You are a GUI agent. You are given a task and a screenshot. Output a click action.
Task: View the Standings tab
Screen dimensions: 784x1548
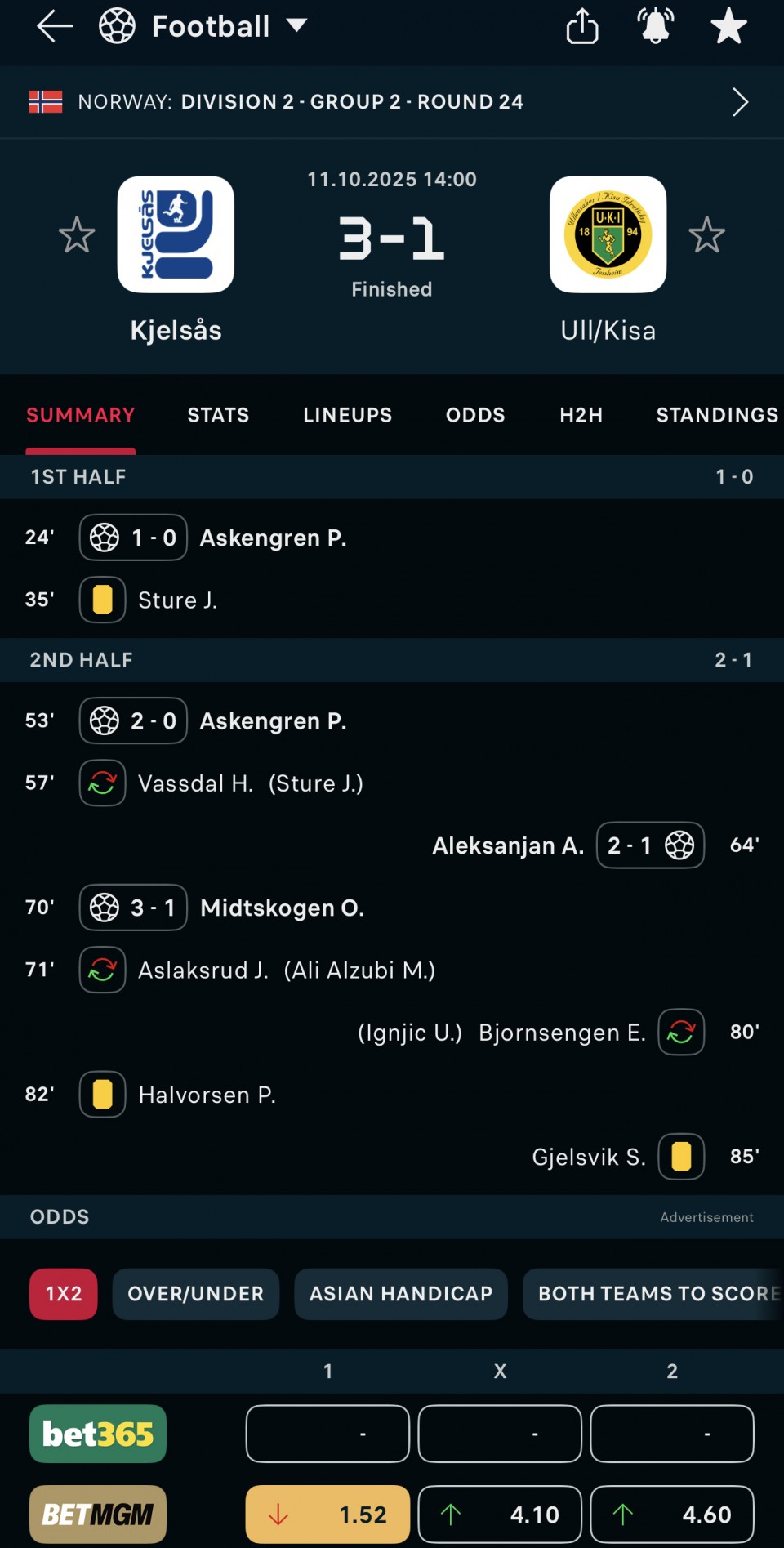(717, 415)
